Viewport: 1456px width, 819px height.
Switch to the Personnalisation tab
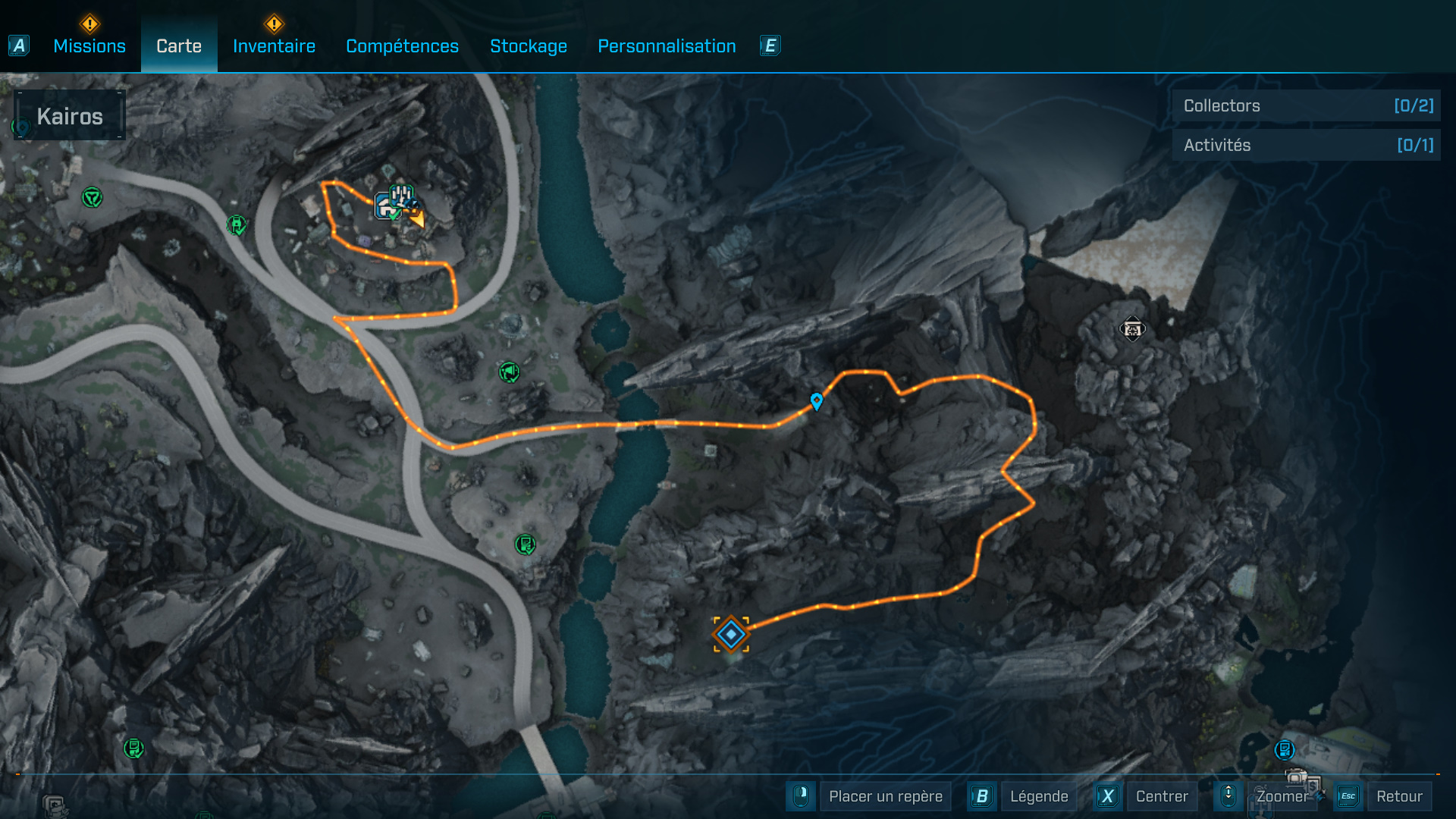(667, 46)
